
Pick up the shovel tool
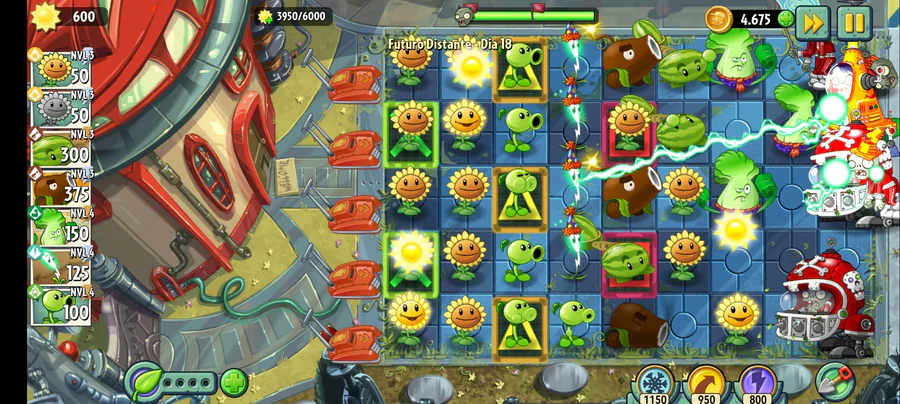[833, 381]
